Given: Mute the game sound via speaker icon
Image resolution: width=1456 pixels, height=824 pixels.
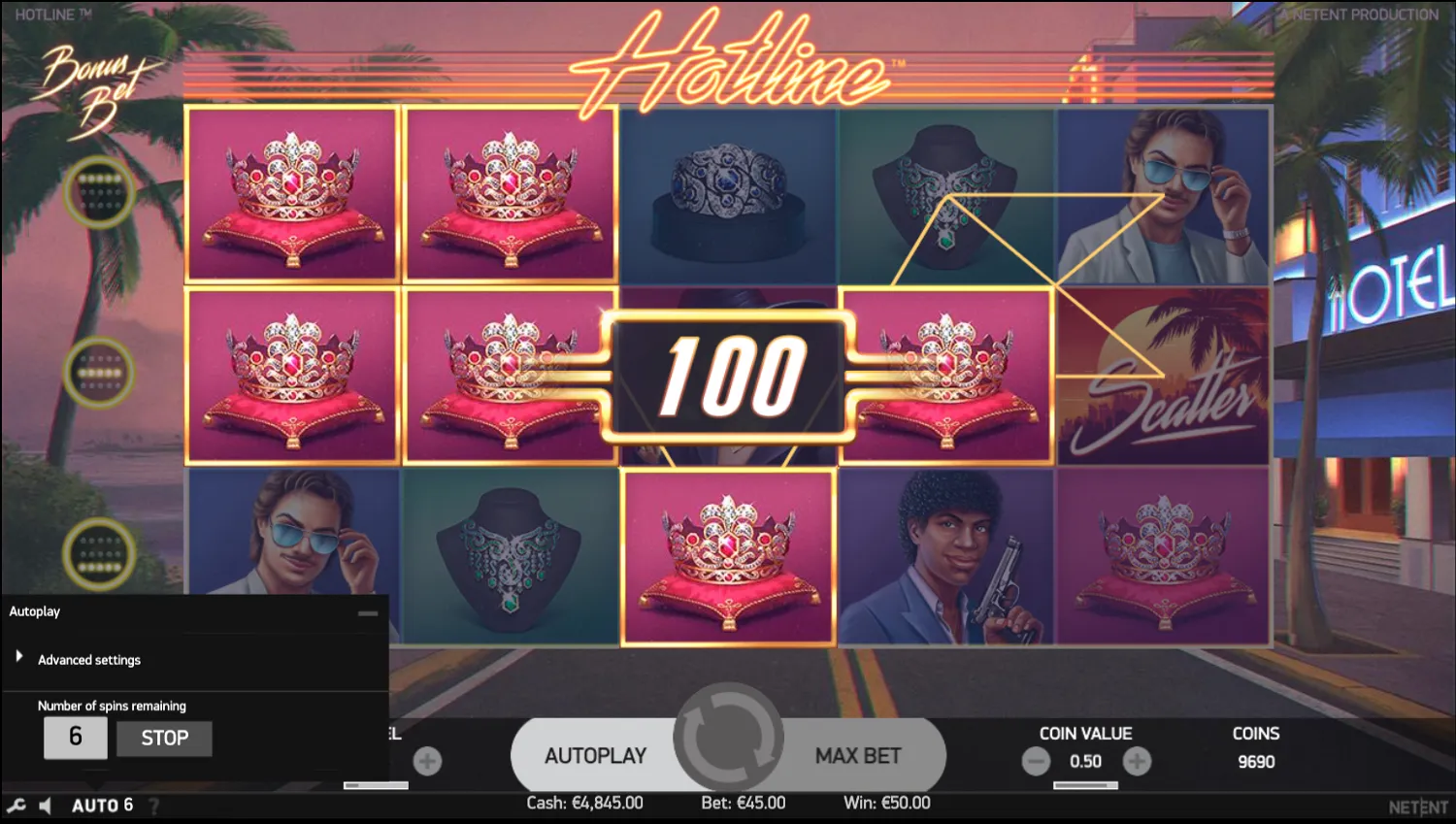Looking at the screenshot, I should coord(44,805).
